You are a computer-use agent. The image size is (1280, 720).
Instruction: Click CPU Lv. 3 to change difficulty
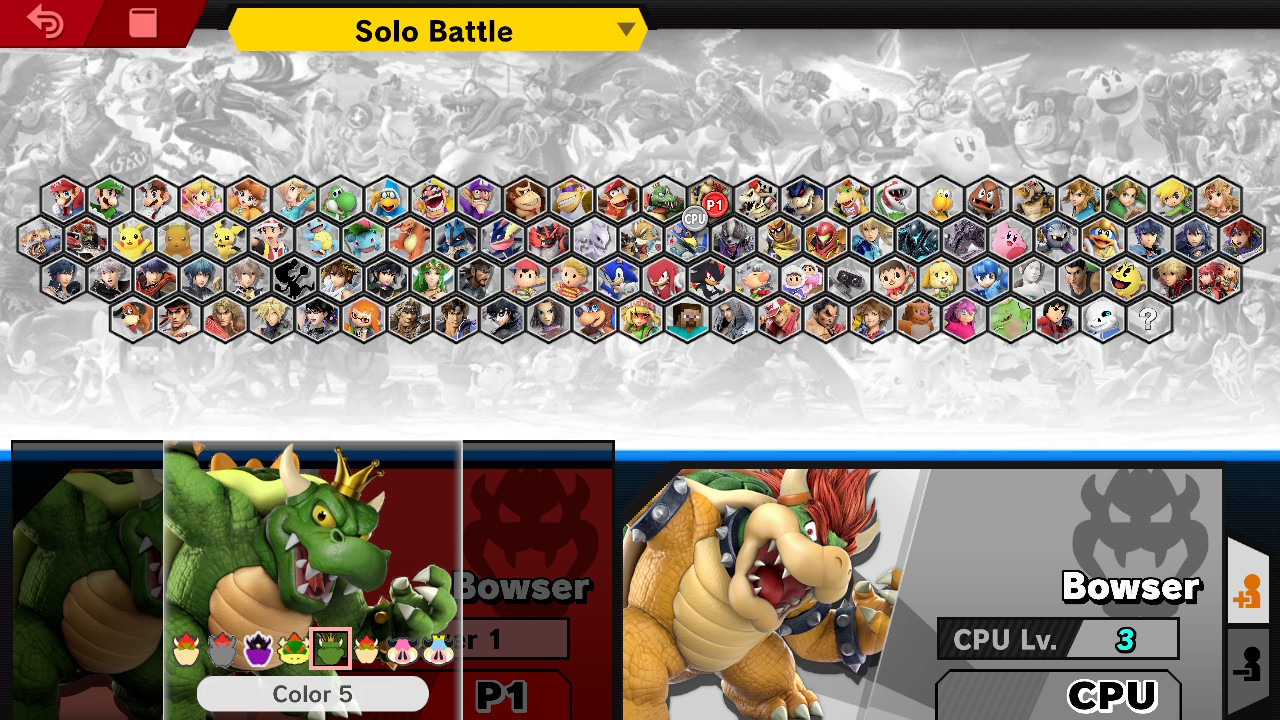click(x=1058, y=639)
